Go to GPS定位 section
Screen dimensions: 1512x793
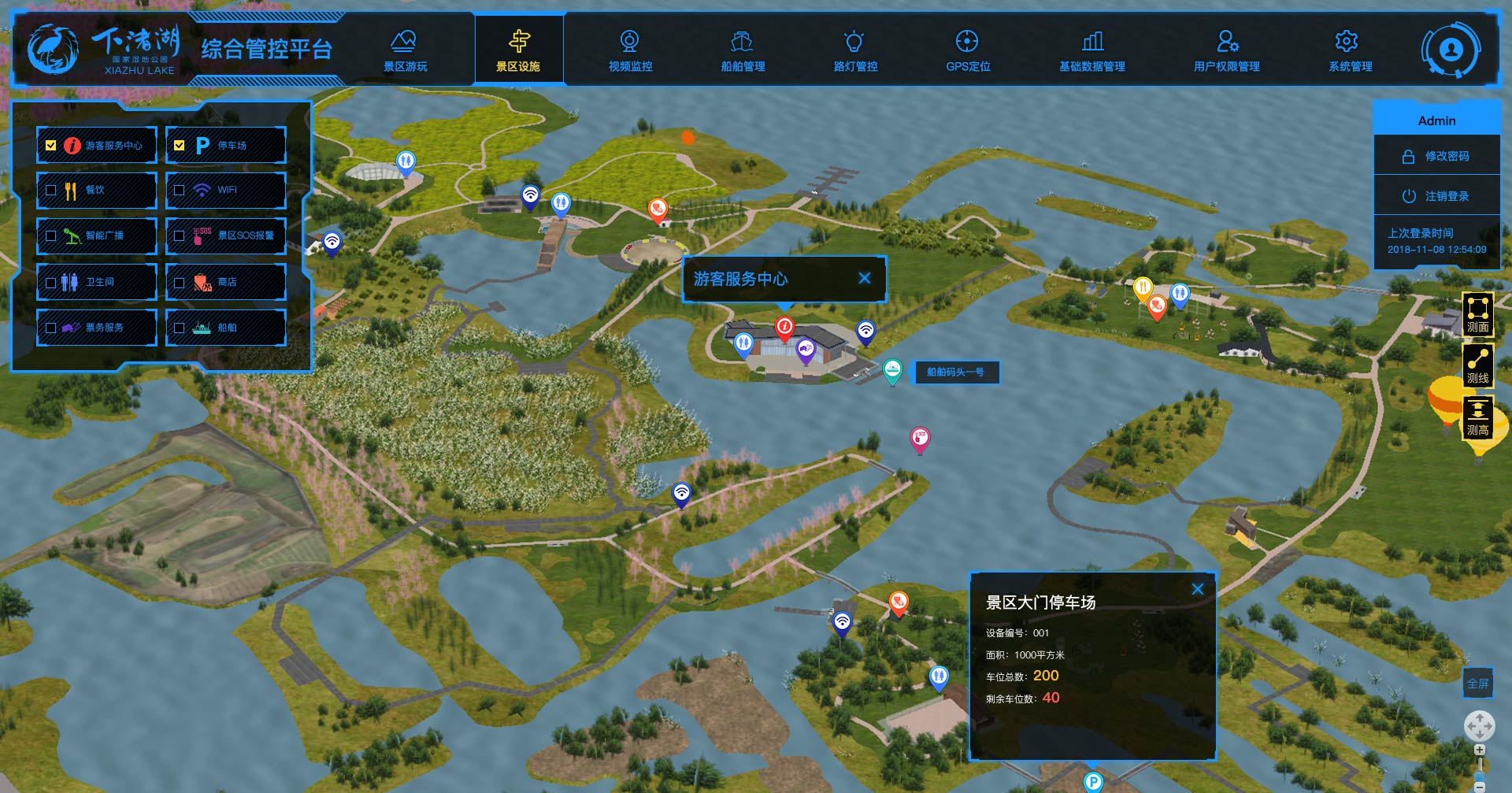click(968, 50)
